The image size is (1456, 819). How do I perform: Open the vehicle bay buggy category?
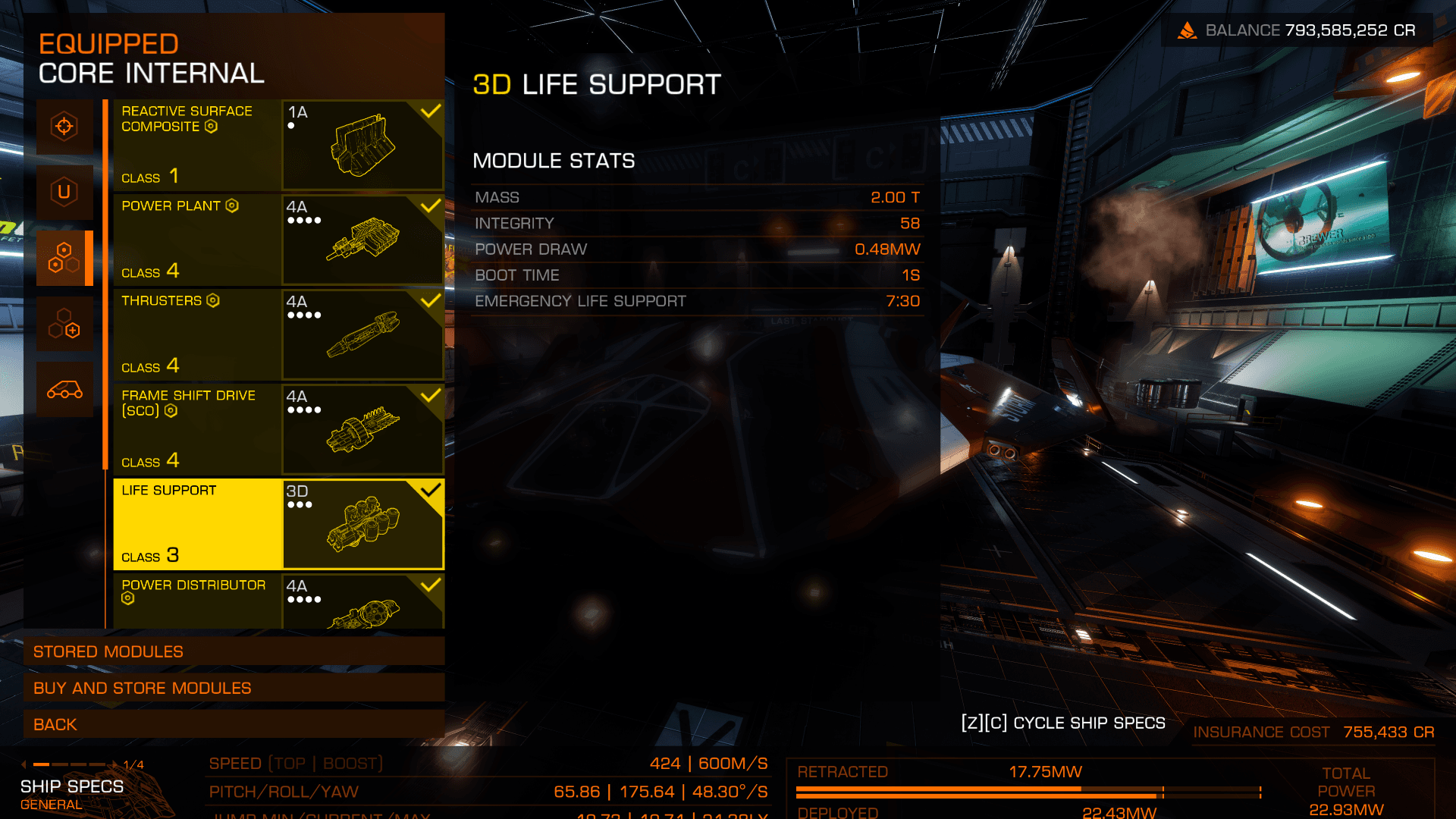pyautogui.click(x=64, y=390)
